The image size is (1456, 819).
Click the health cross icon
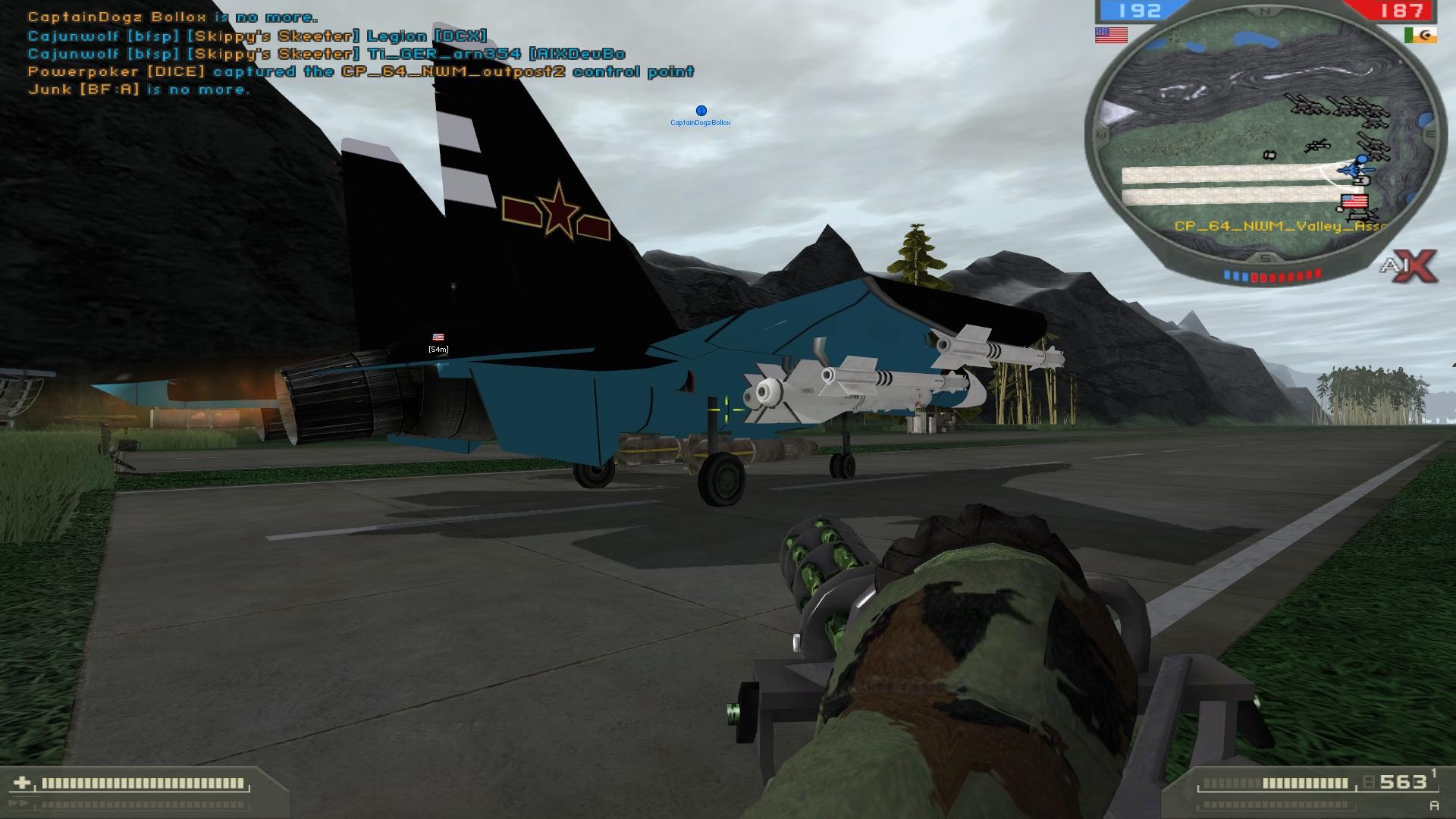click(x=21, y=781)
